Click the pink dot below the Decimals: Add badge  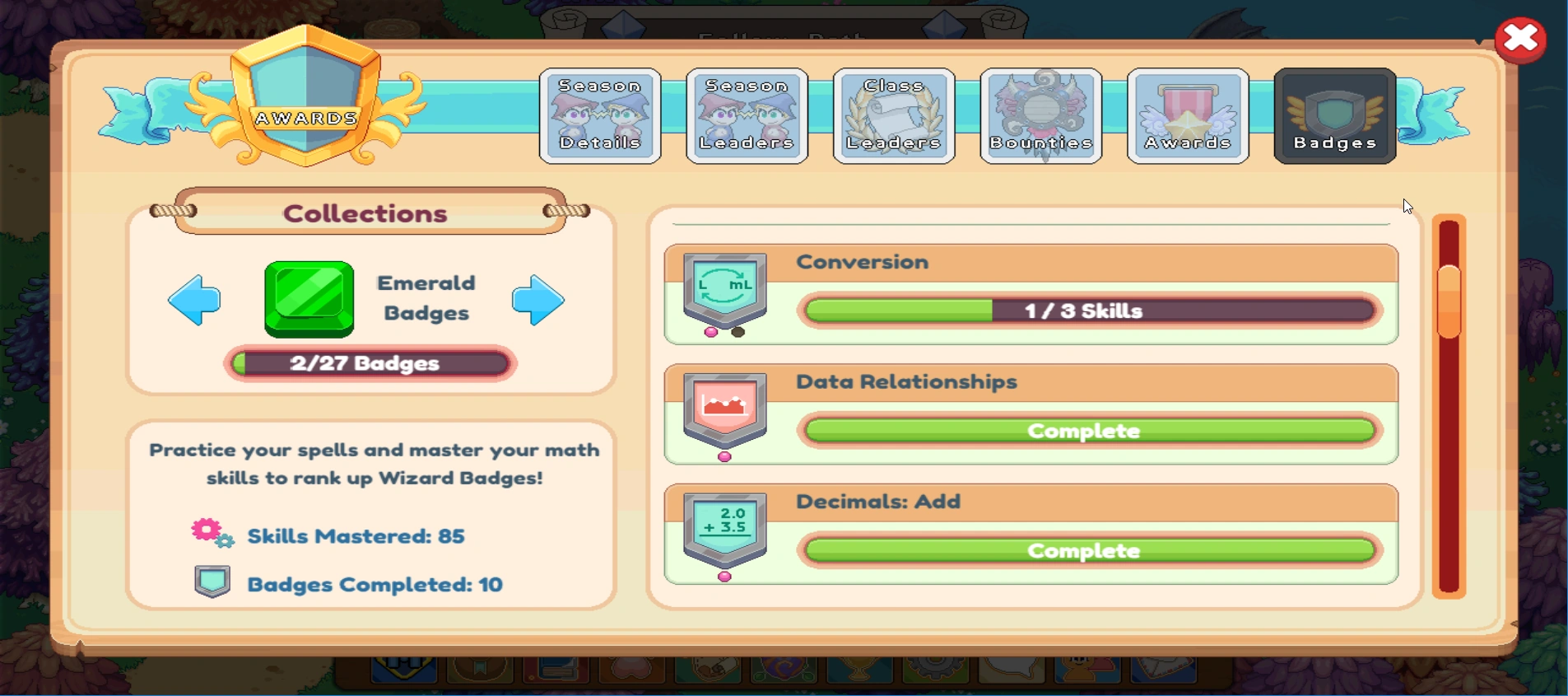click(x=724, y=577)
